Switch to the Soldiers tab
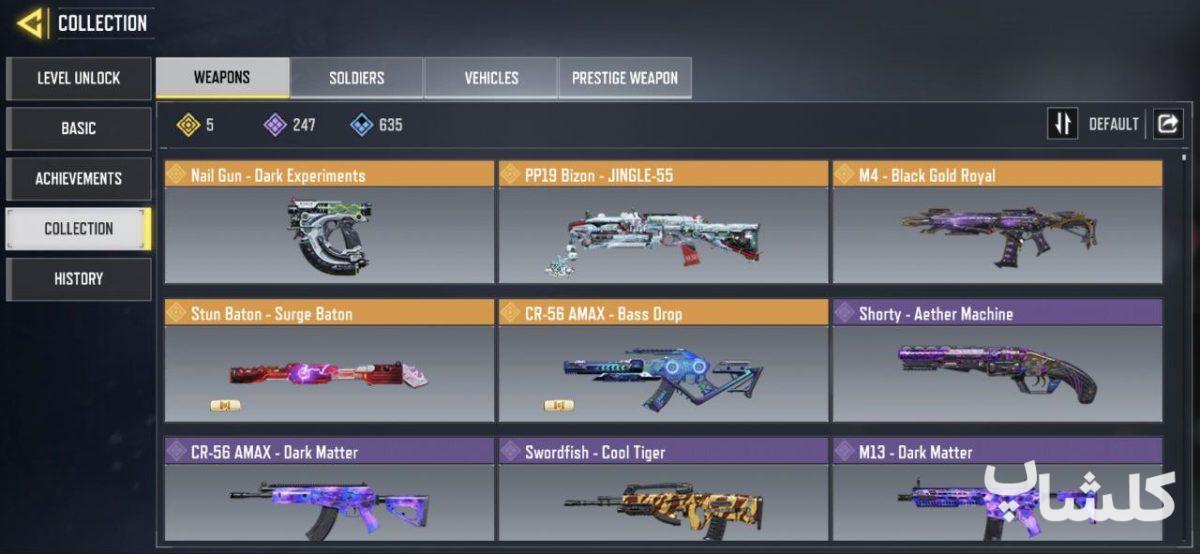Screen dimensions: 1200x554 tap(356, 77)
